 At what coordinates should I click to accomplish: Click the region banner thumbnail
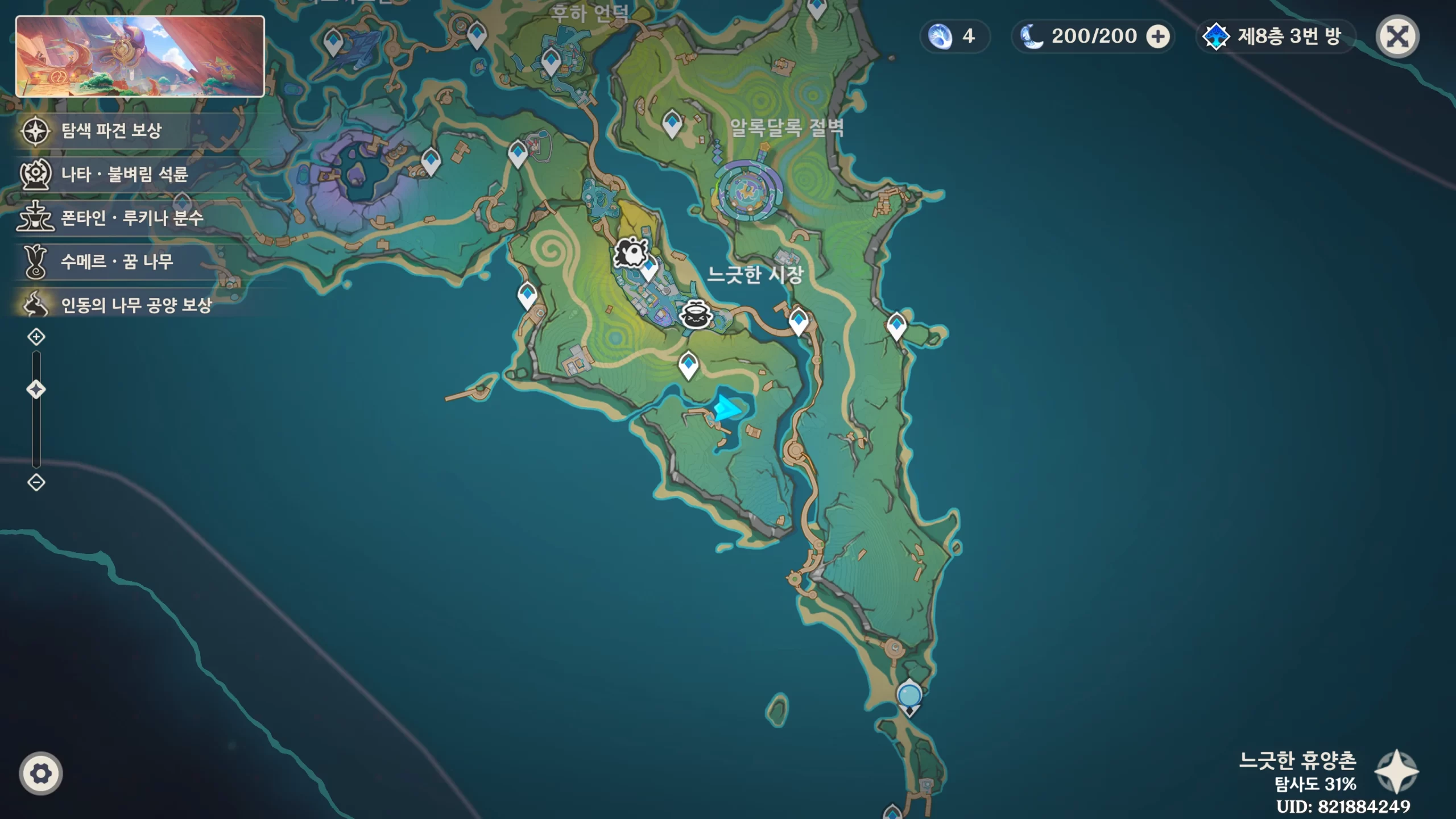pyautogui.click(x=140, y=56)
